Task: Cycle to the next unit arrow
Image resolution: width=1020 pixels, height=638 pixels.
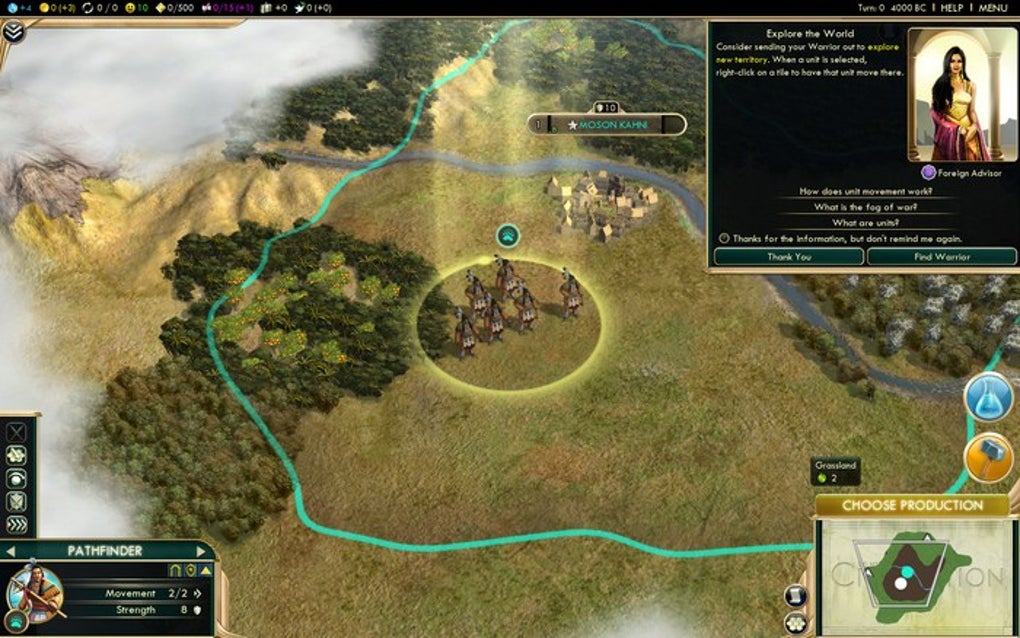Action: click(x=203, y=551)
